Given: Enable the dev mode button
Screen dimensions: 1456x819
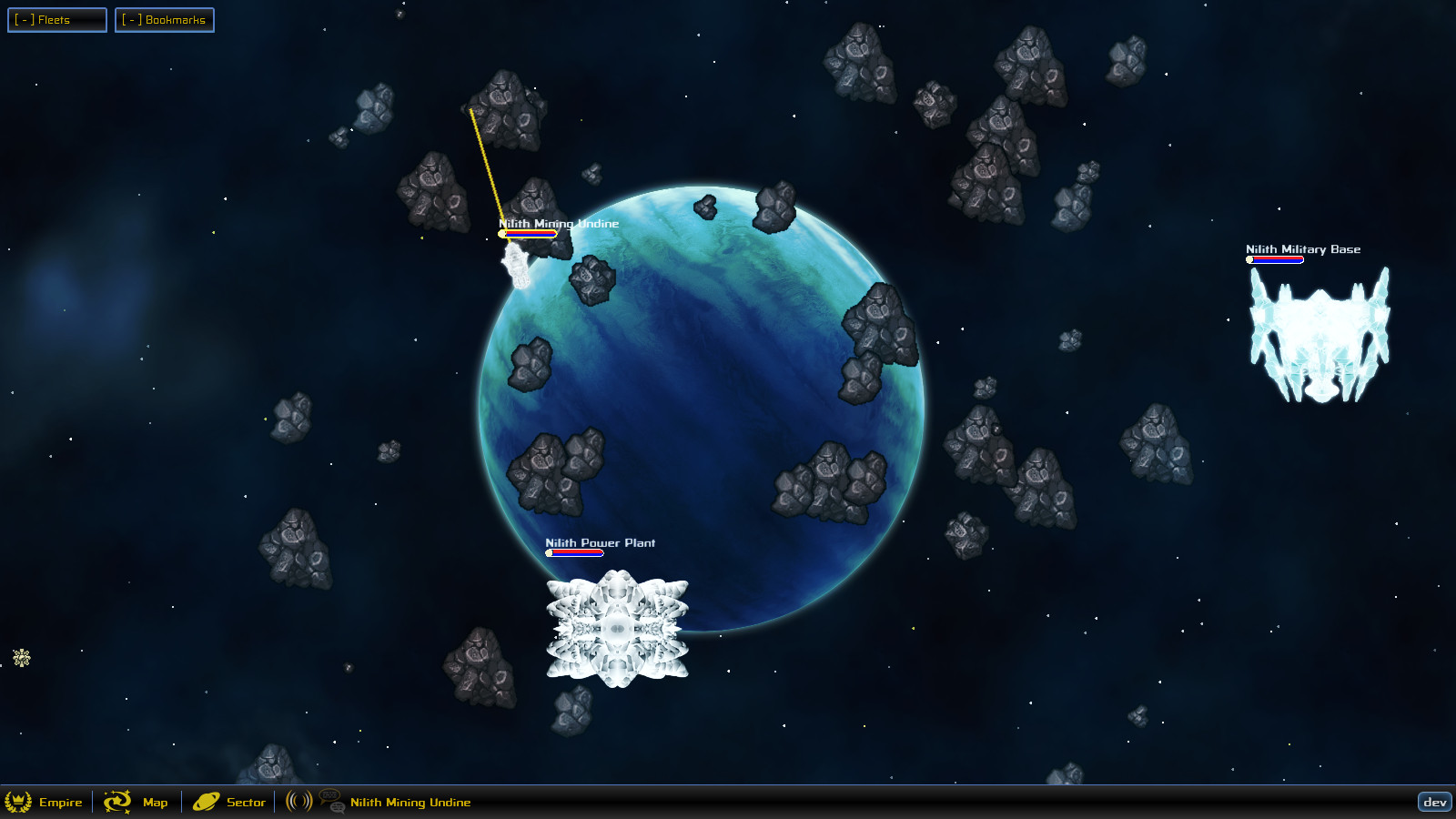Looking at the screenshot, I should [1436, 803].
